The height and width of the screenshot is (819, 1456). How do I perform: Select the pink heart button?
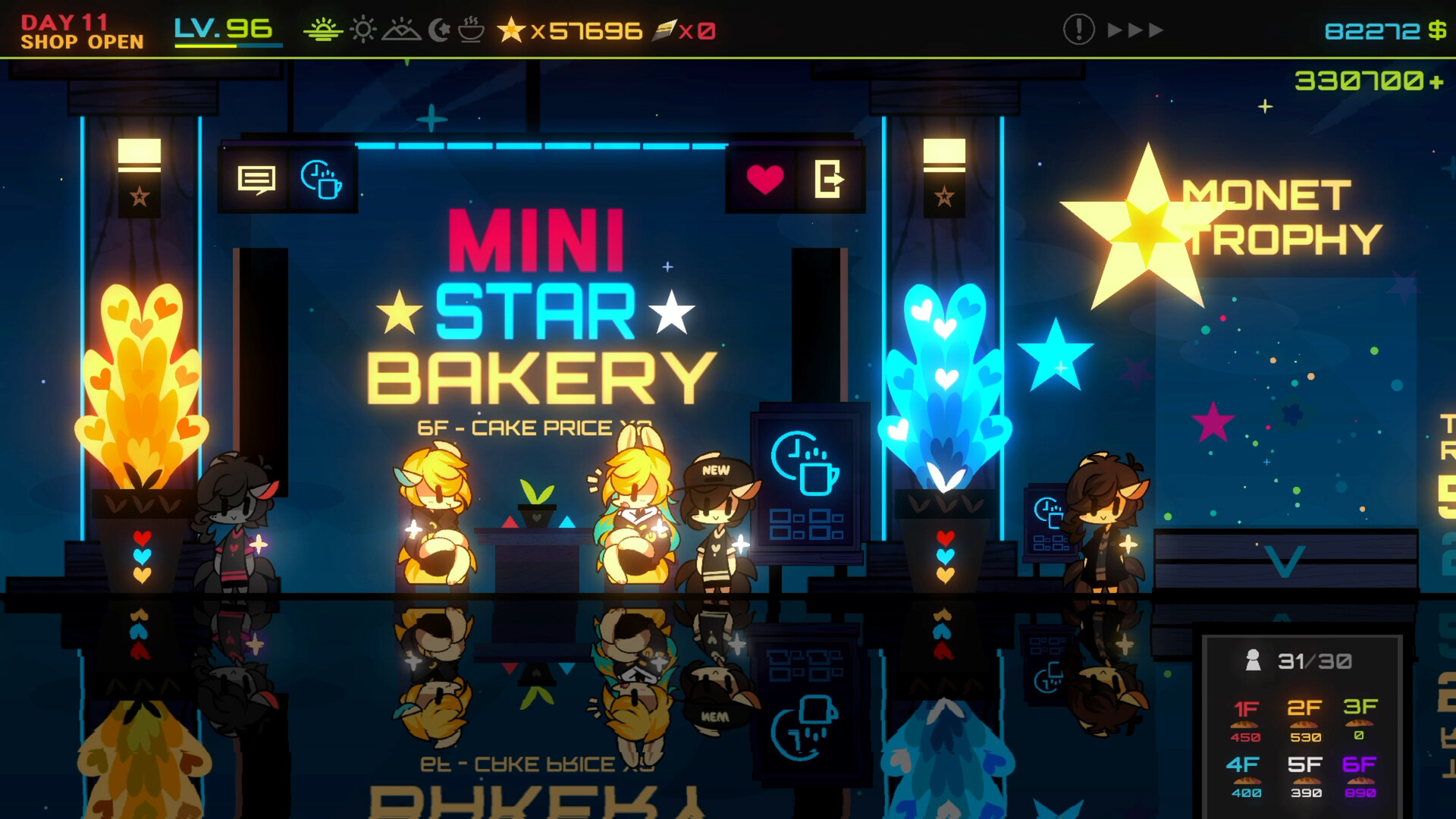pos(764,180)
